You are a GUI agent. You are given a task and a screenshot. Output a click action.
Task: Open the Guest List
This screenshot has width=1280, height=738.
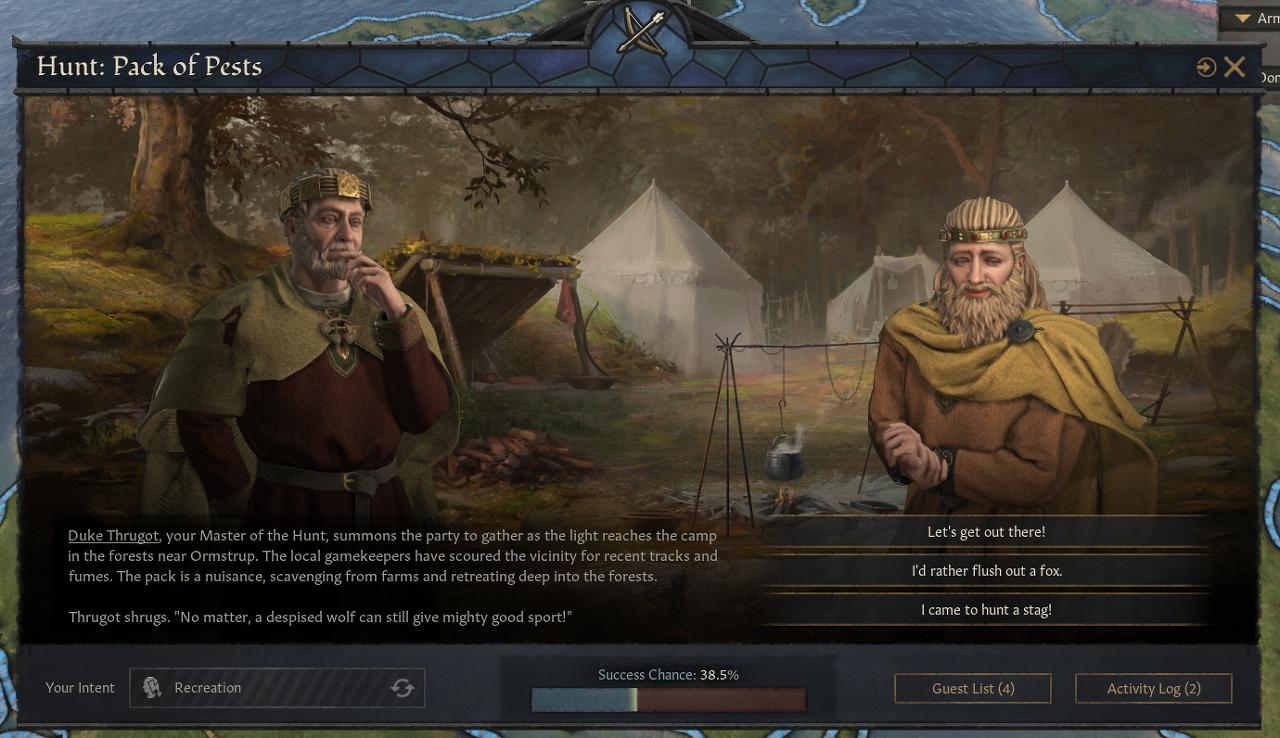[972, 688]
